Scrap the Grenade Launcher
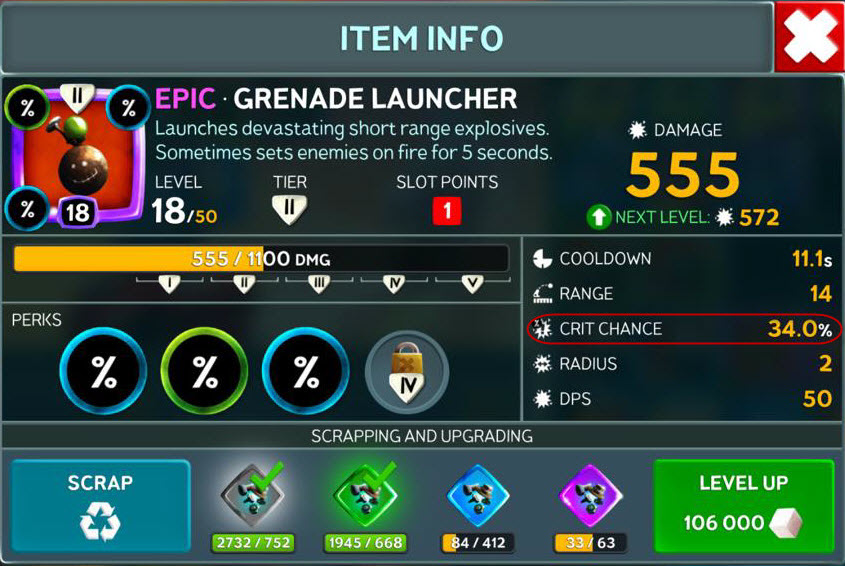The width and height of the screenshot is (845, 566). point(100,505)
